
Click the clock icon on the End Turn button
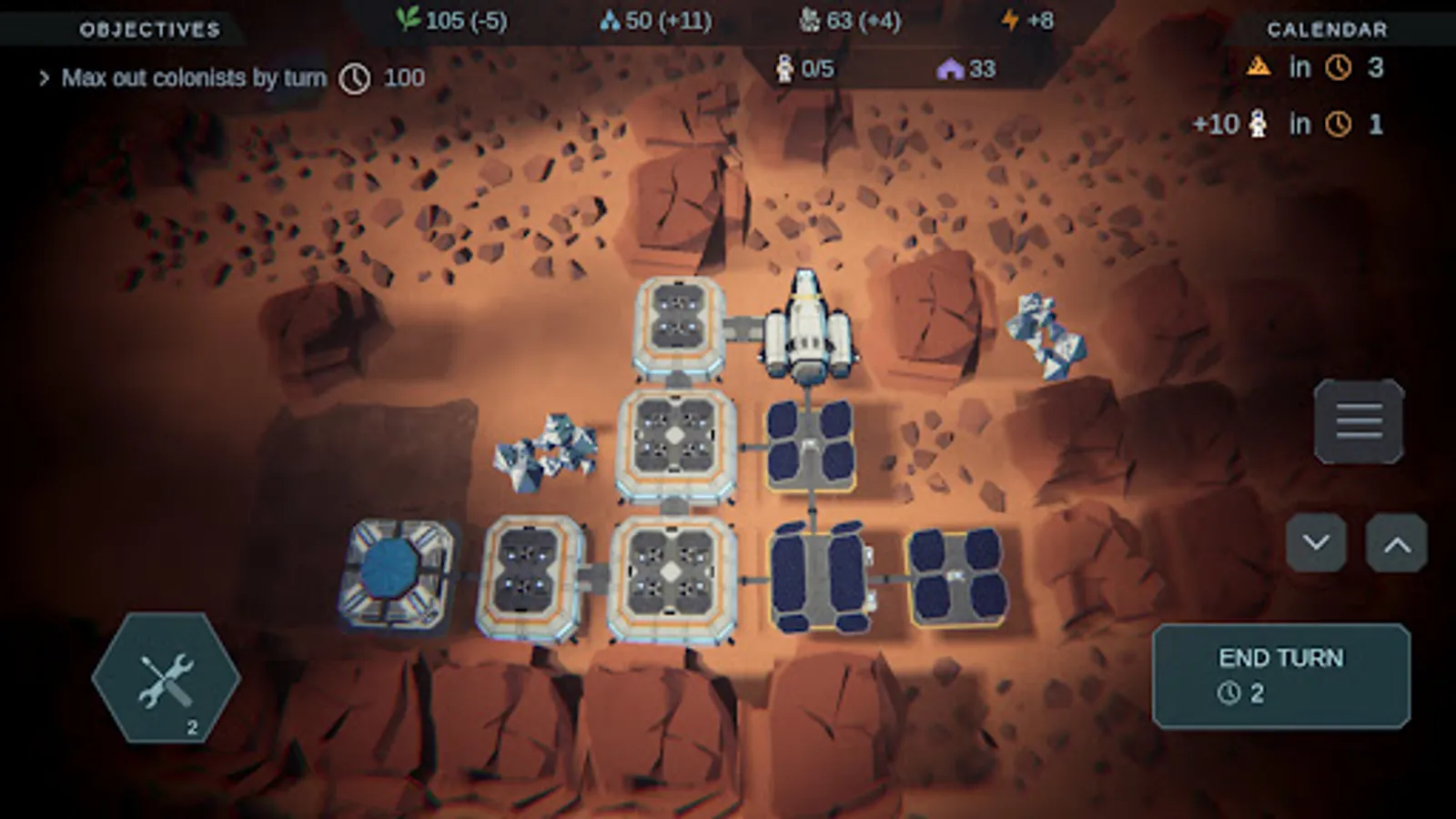point(1230,693)
